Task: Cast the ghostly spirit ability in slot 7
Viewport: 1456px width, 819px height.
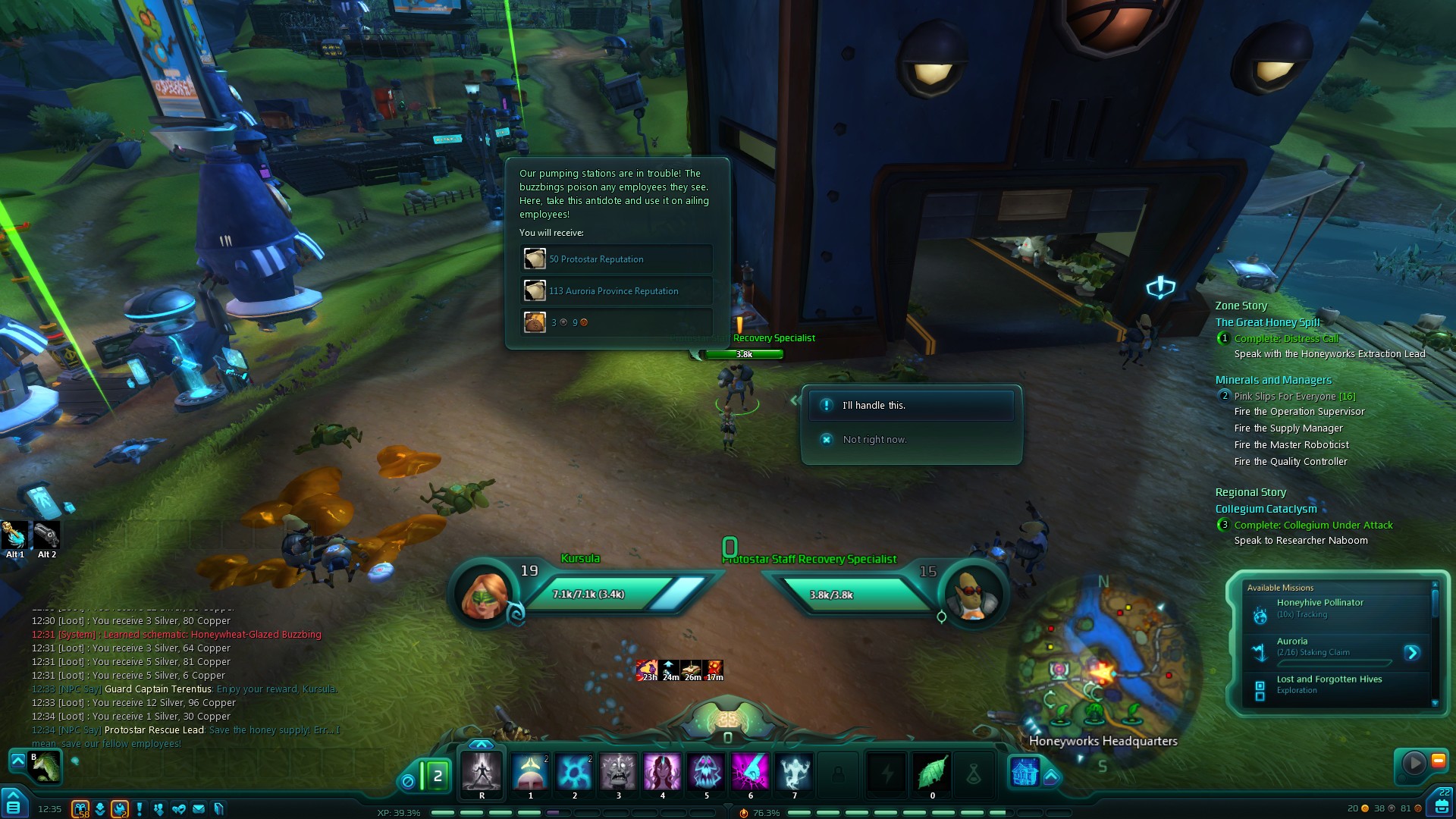Action: point(794,772)
